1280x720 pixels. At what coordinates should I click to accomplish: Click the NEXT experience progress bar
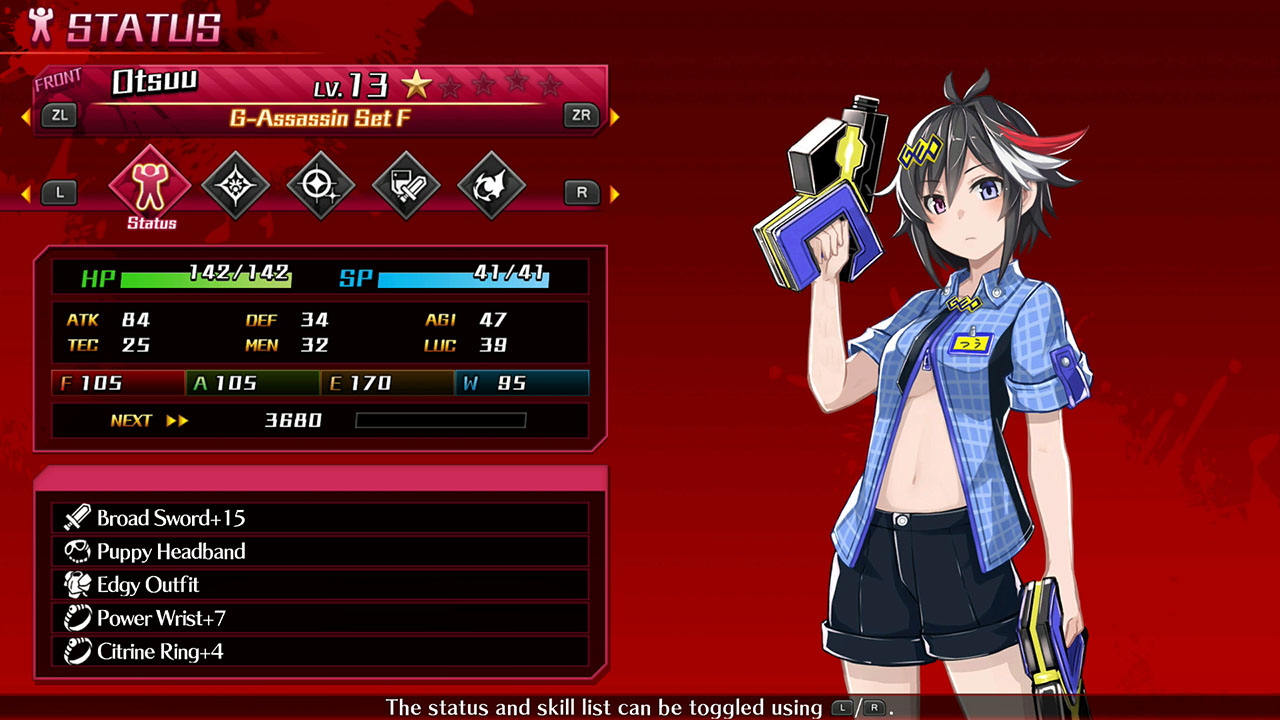tap(440, 420)
